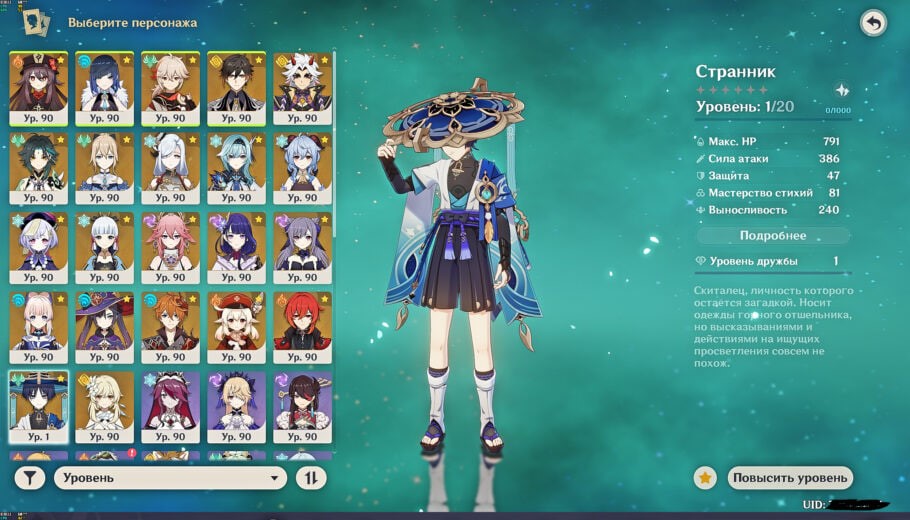The image size is (910, 520).
Task: Select the pink-haired Yae Miko portrait
Action: tap(170, 243)
